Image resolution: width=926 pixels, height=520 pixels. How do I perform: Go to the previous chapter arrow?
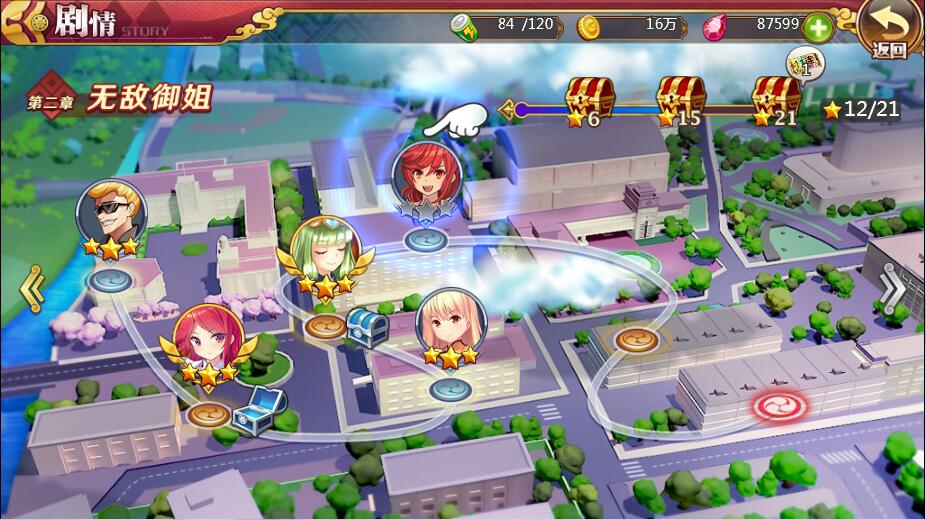(32, 288)
